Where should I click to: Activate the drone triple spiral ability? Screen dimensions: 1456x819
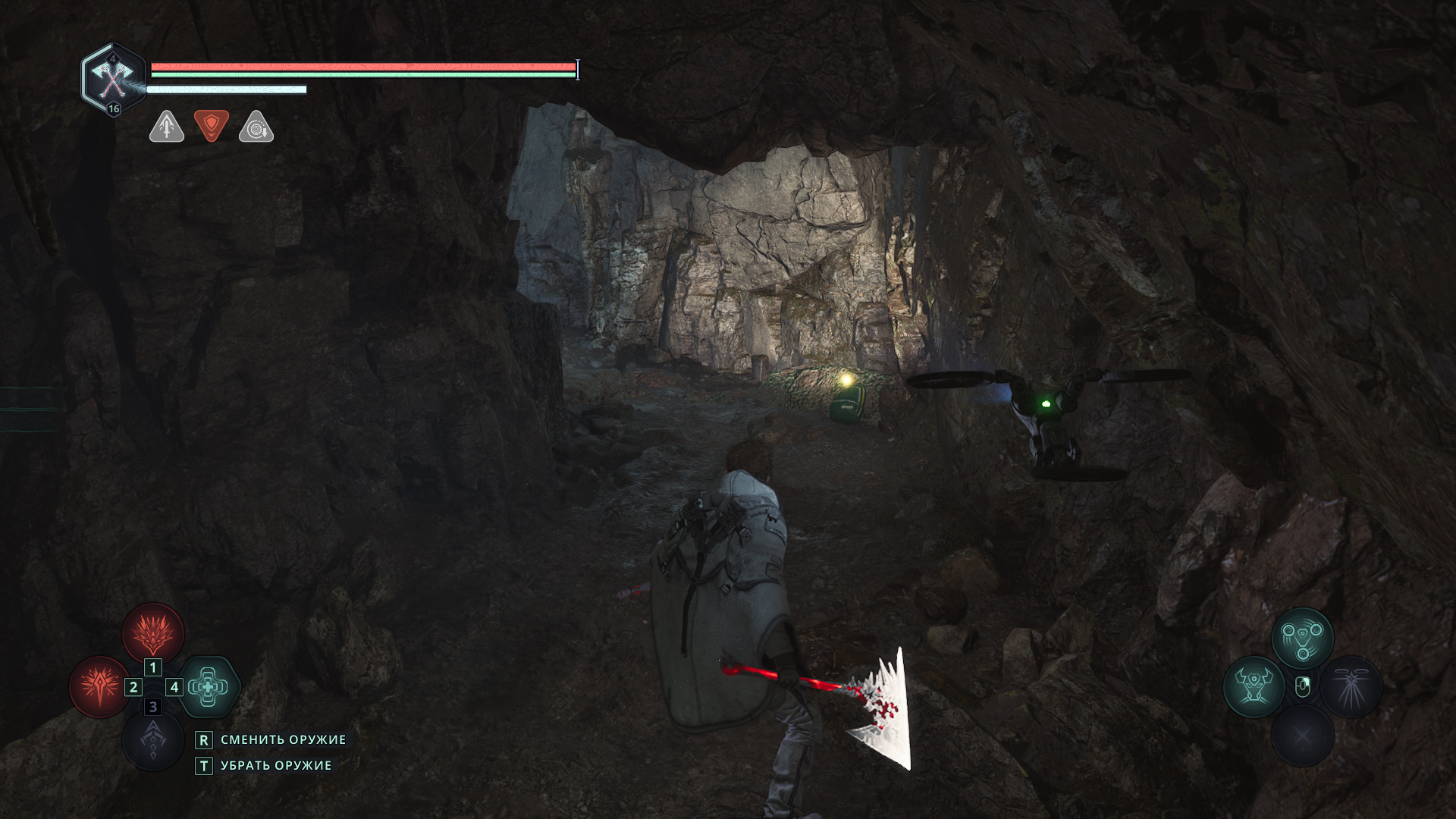tap(1302, 638)
